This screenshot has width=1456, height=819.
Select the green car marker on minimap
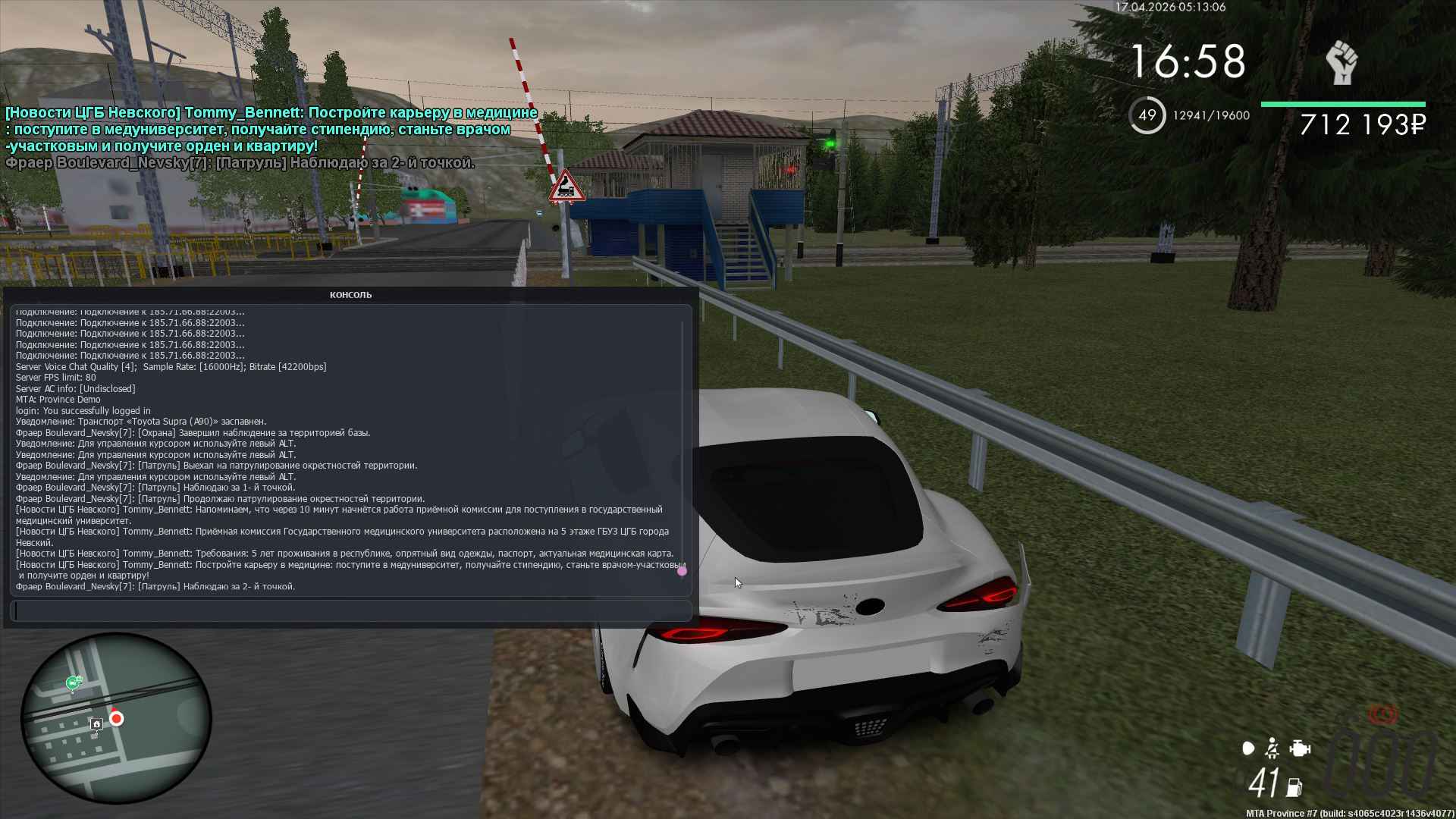[73, 682]
